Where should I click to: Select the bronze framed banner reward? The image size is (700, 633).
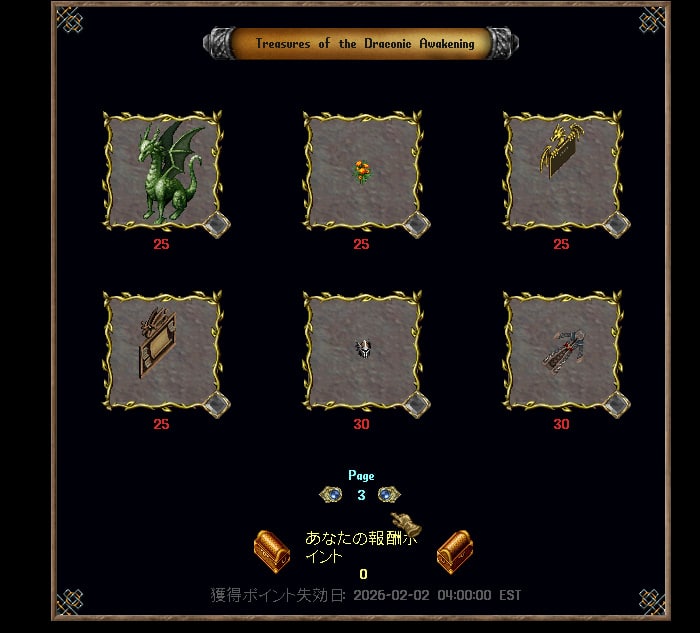tap(161, 351)
